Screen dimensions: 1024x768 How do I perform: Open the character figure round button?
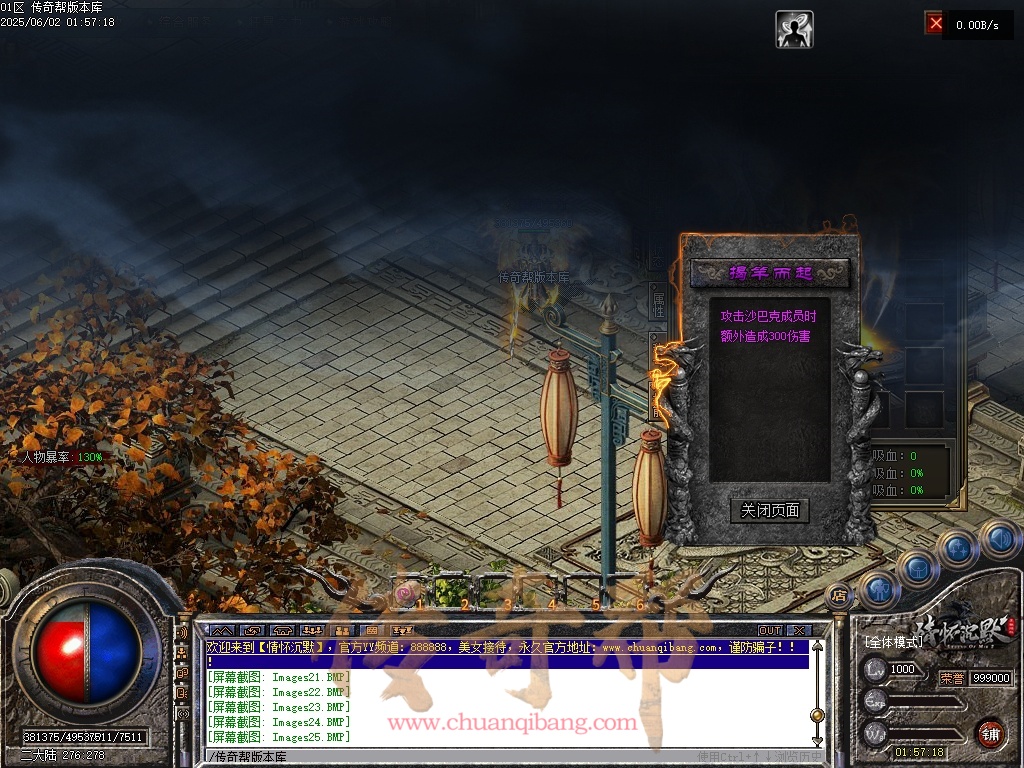[x=879, y=589]
